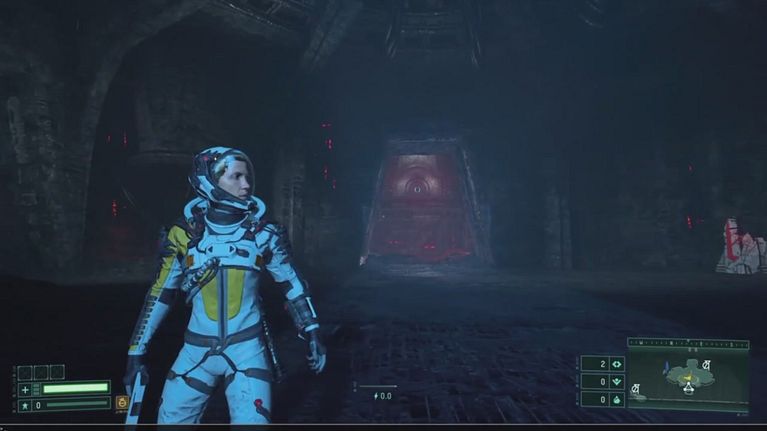Click the ether resource icon showing 2
This screenshot has height=431, width=767.
[x=617, y=364]
